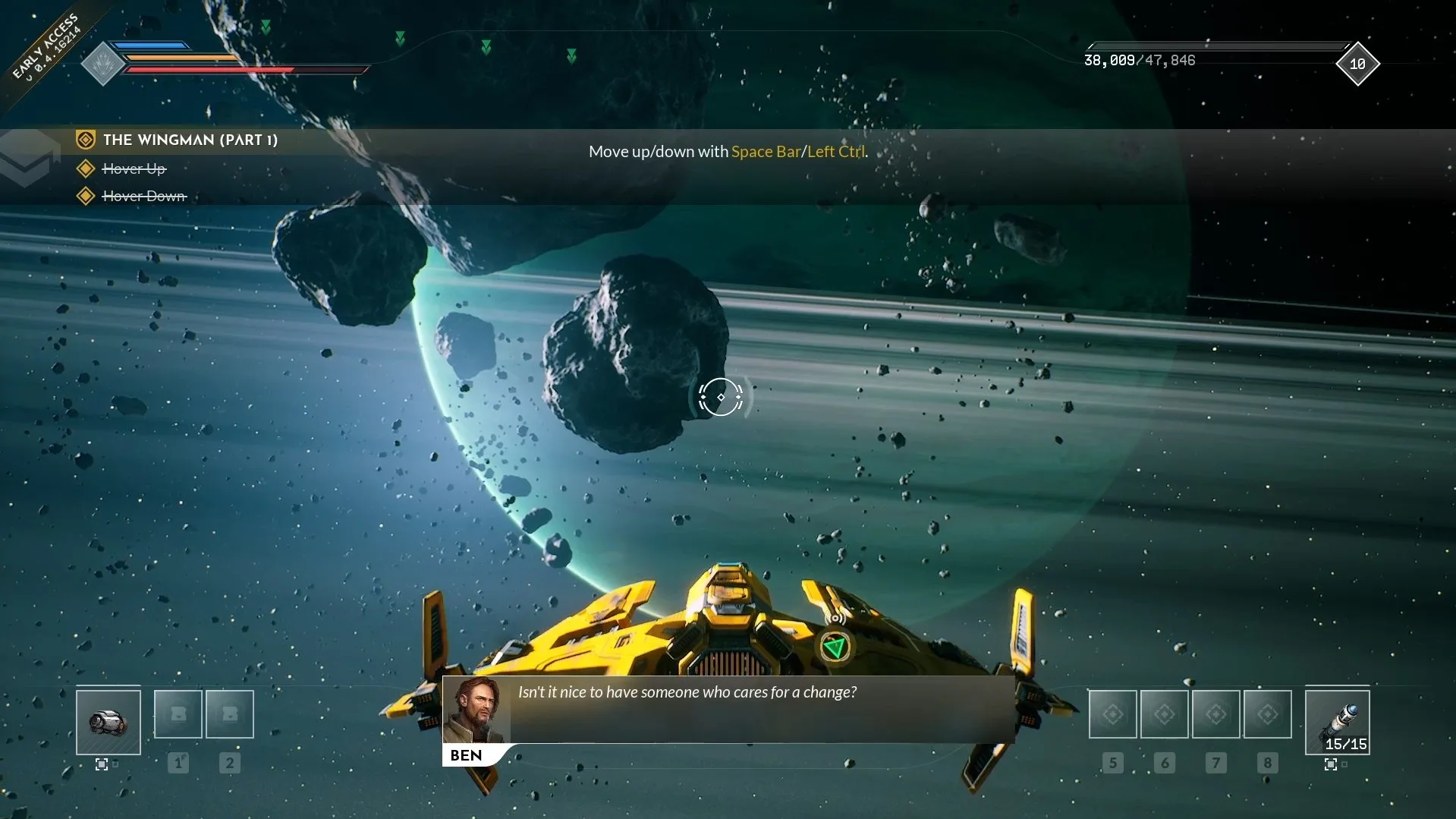Select the green triangle target marker
The height and width of the screenshot is (819, 1456).
pos(835,647)
